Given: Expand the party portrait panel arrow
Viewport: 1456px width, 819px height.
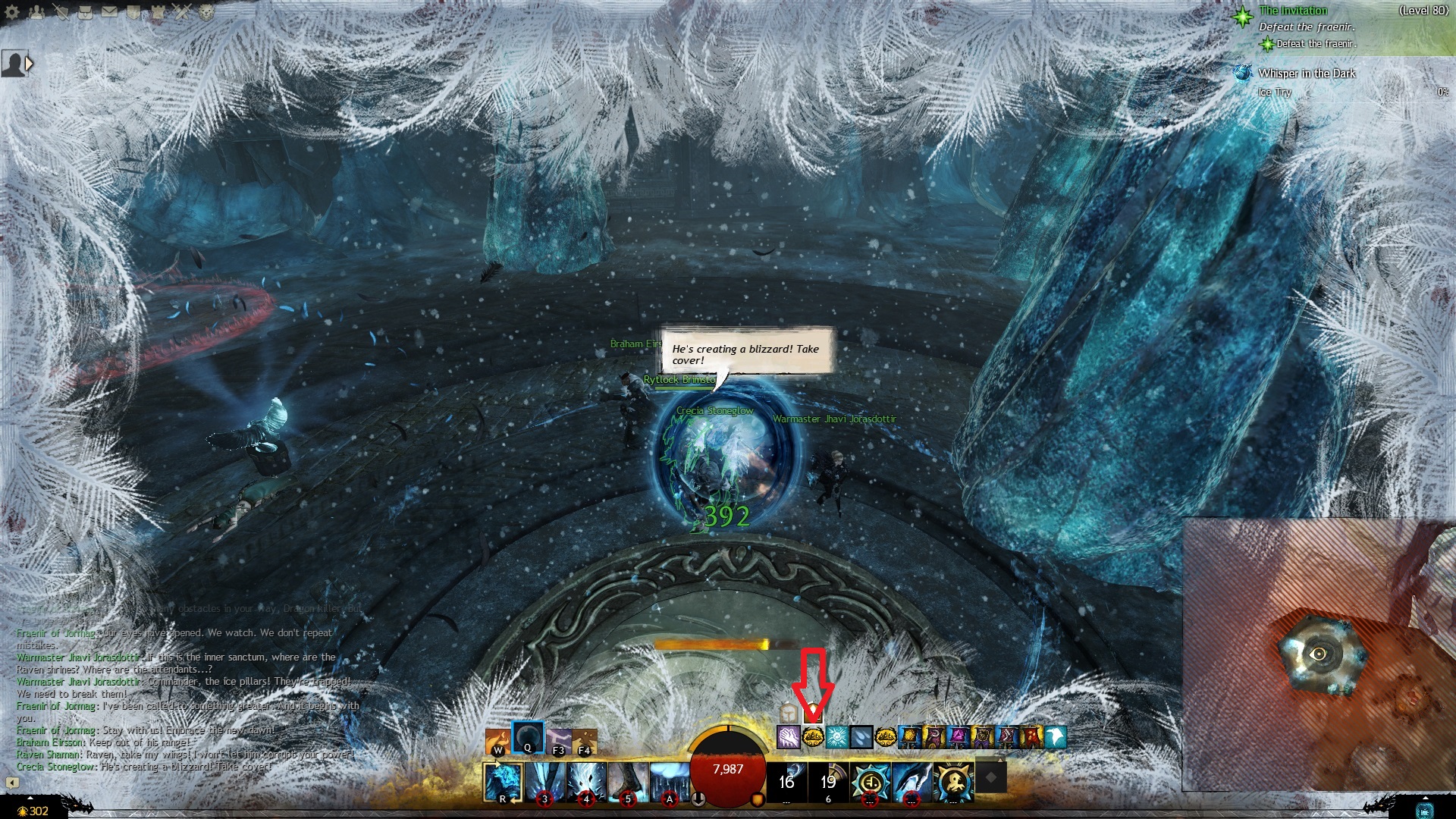Looking at the screenshot, I should click(30, 64).
